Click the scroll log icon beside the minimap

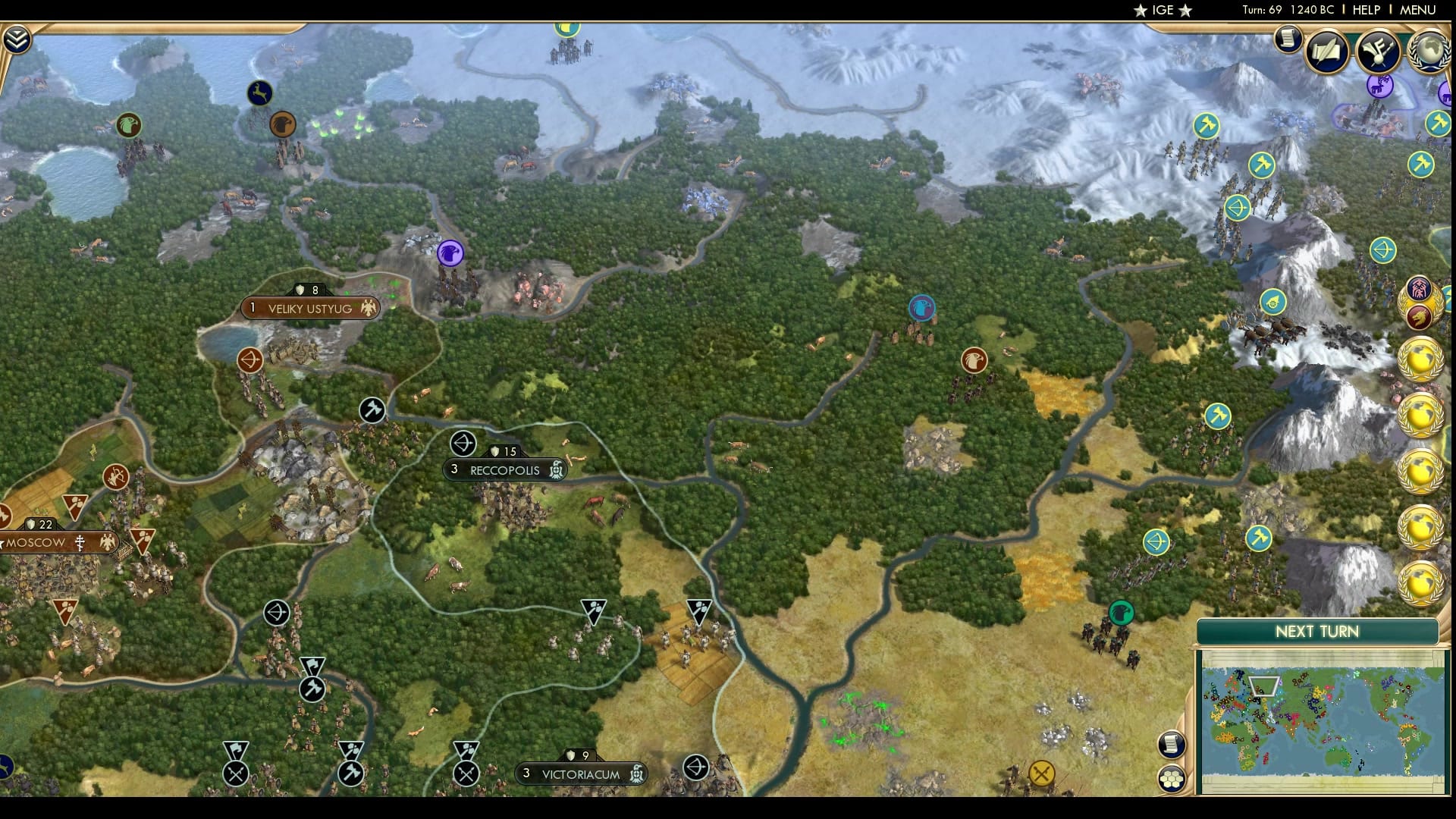[1170, 745]
